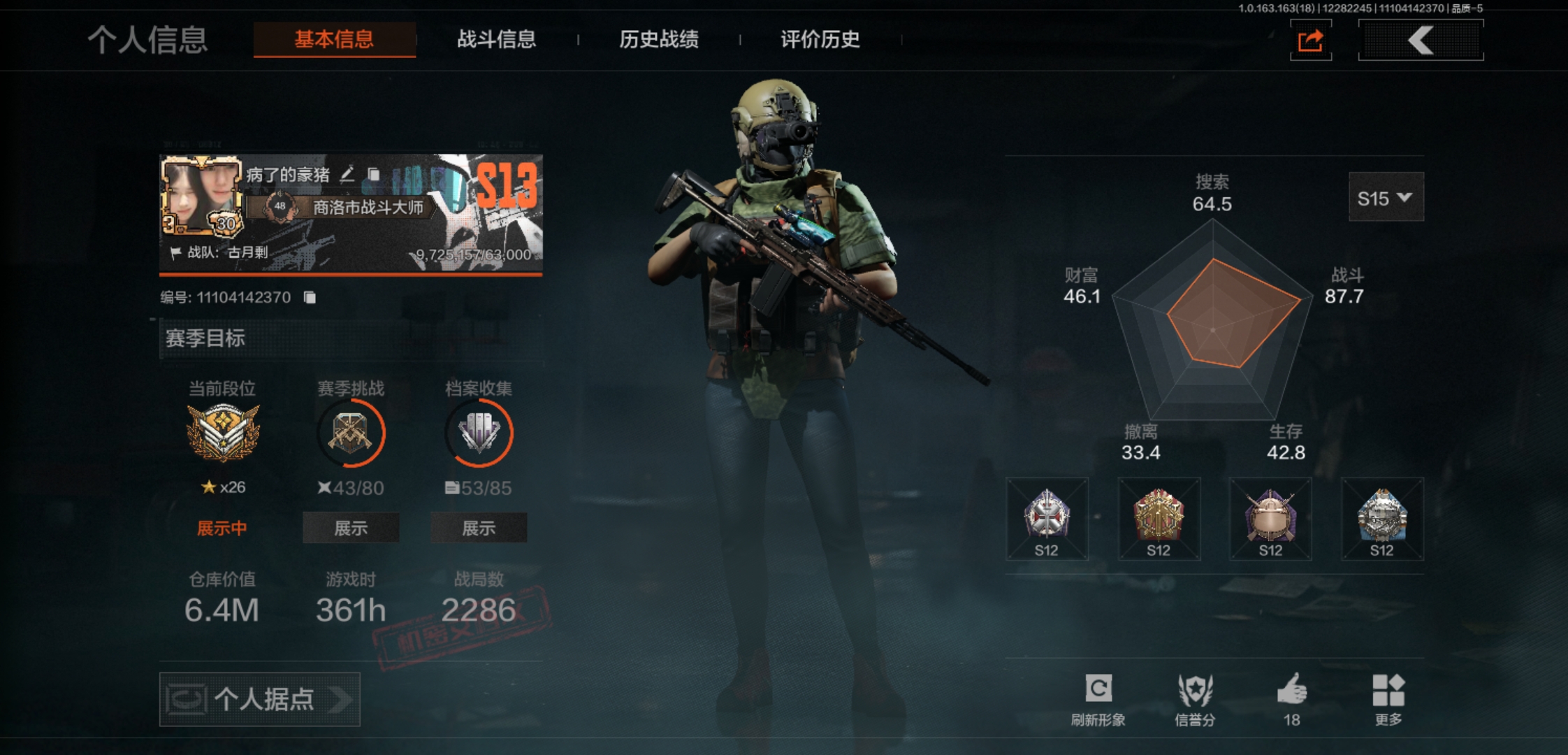
Task: Click the orange share icon
Action: coord(1310,41)
